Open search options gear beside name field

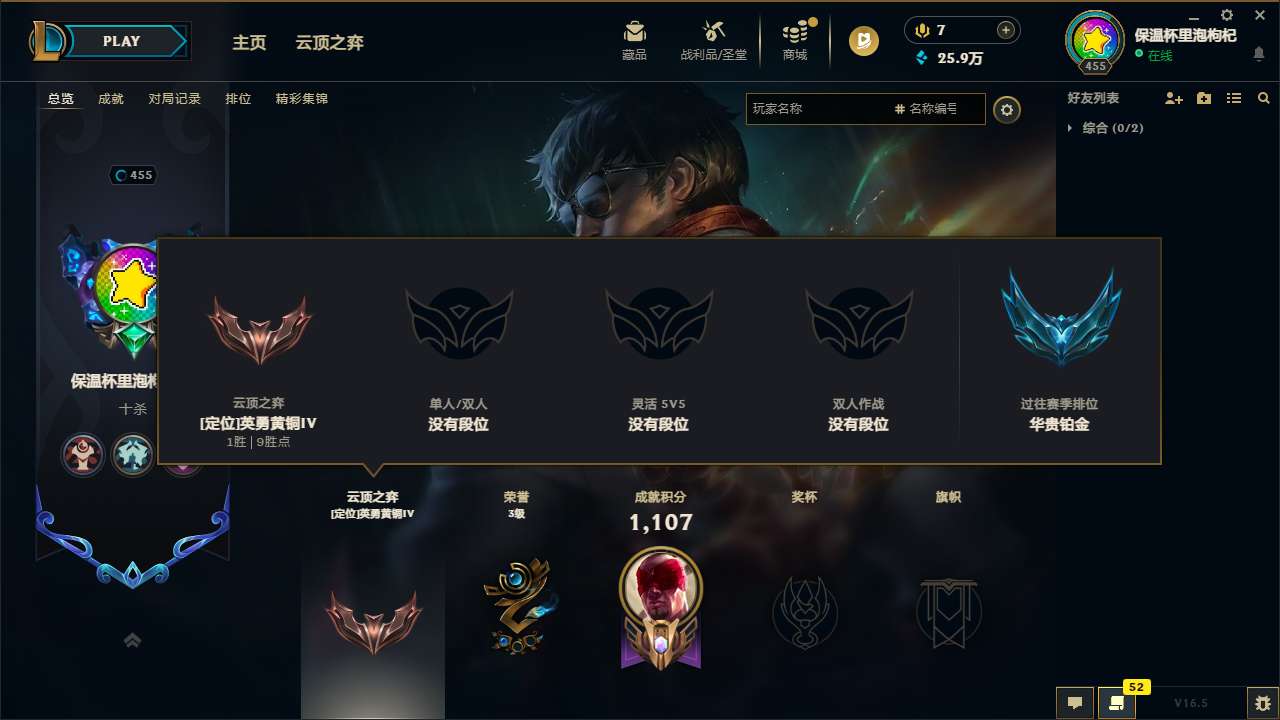pyautogui.click(x=1007, y=109)
